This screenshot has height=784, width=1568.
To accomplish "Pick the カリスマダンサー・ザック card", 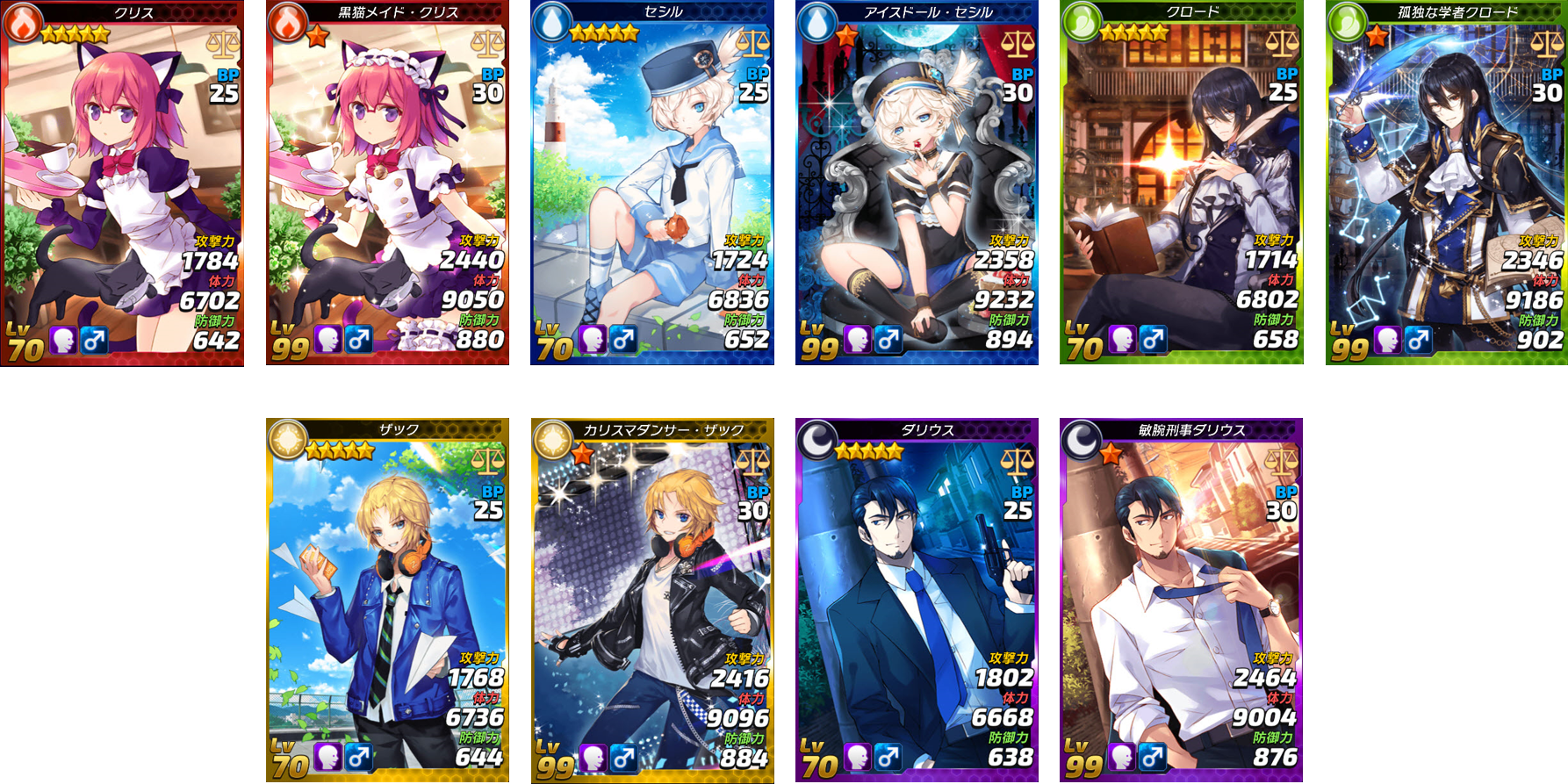I will (651, 601).
